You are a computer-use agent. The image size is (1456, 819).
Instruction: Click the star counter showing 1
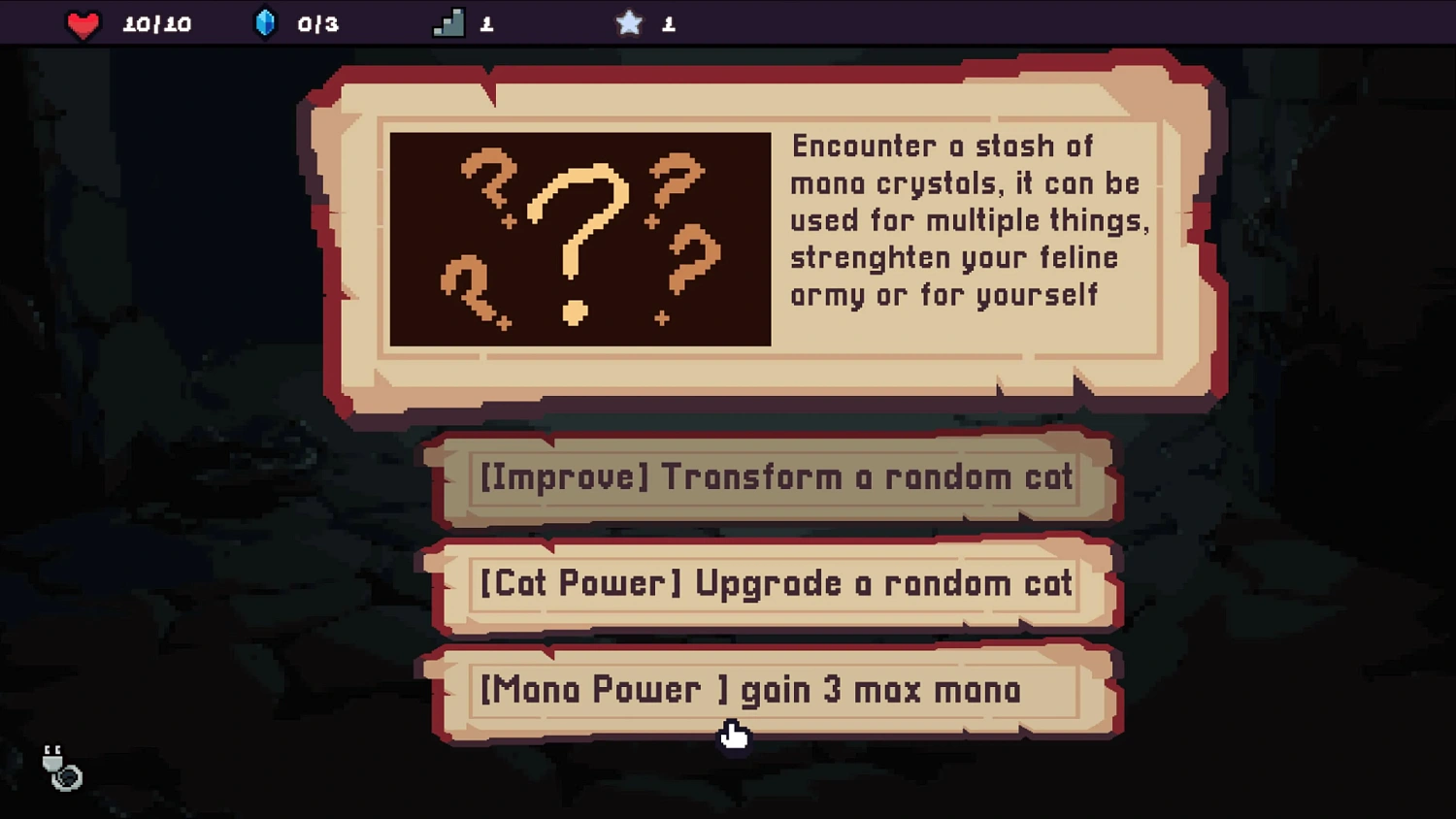(668, 24)
